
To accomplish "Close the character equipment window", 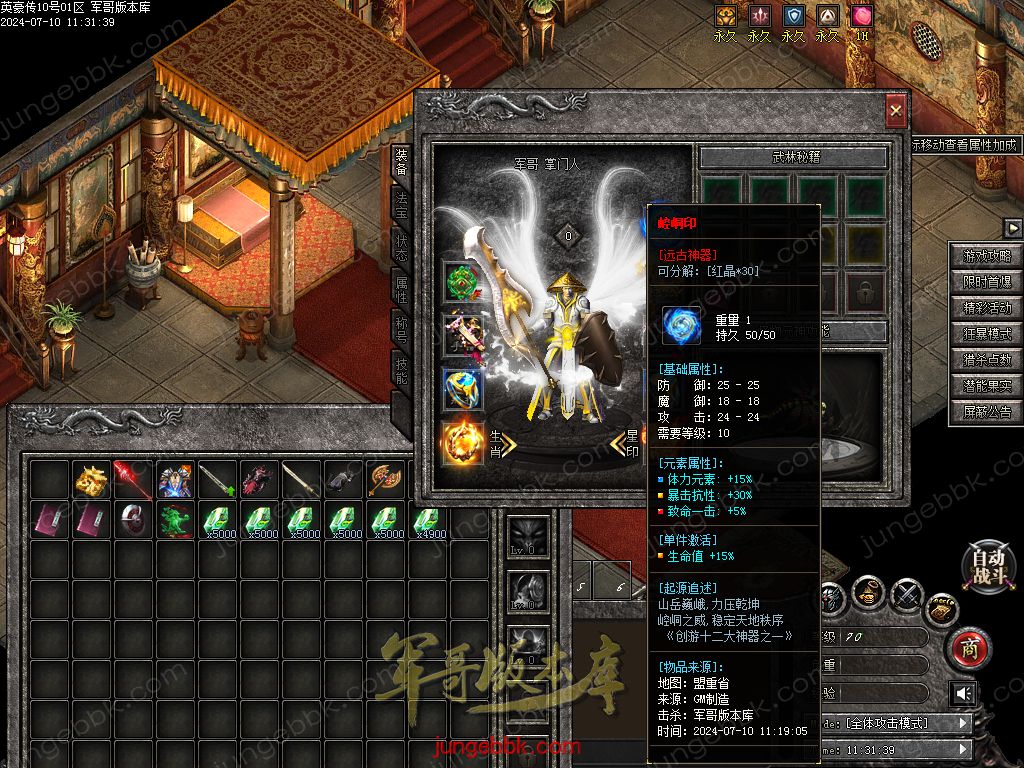I will click(896, 110).
